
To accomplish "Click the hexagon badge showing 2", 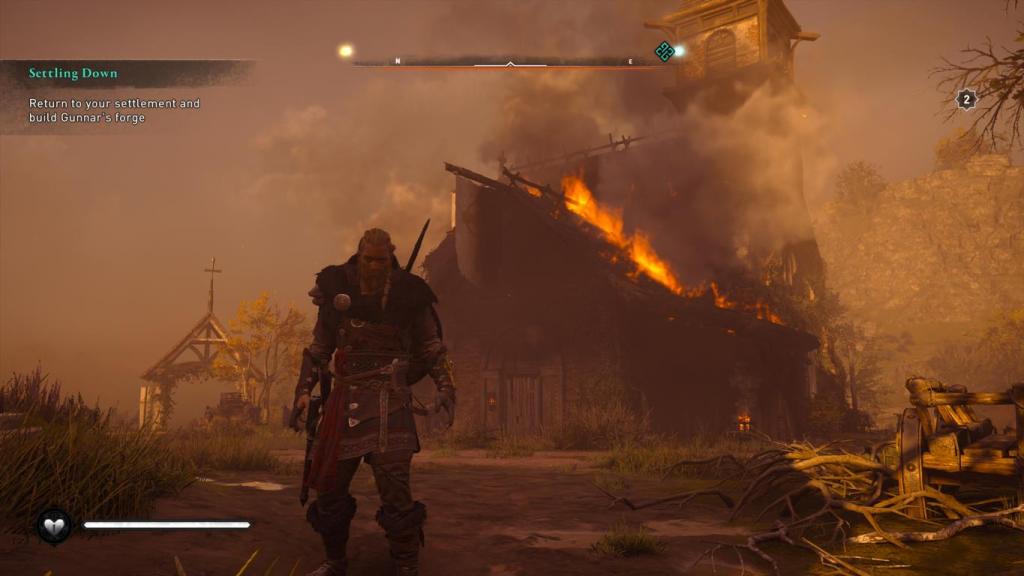I will pyautogui.click(x=966, y=99).
